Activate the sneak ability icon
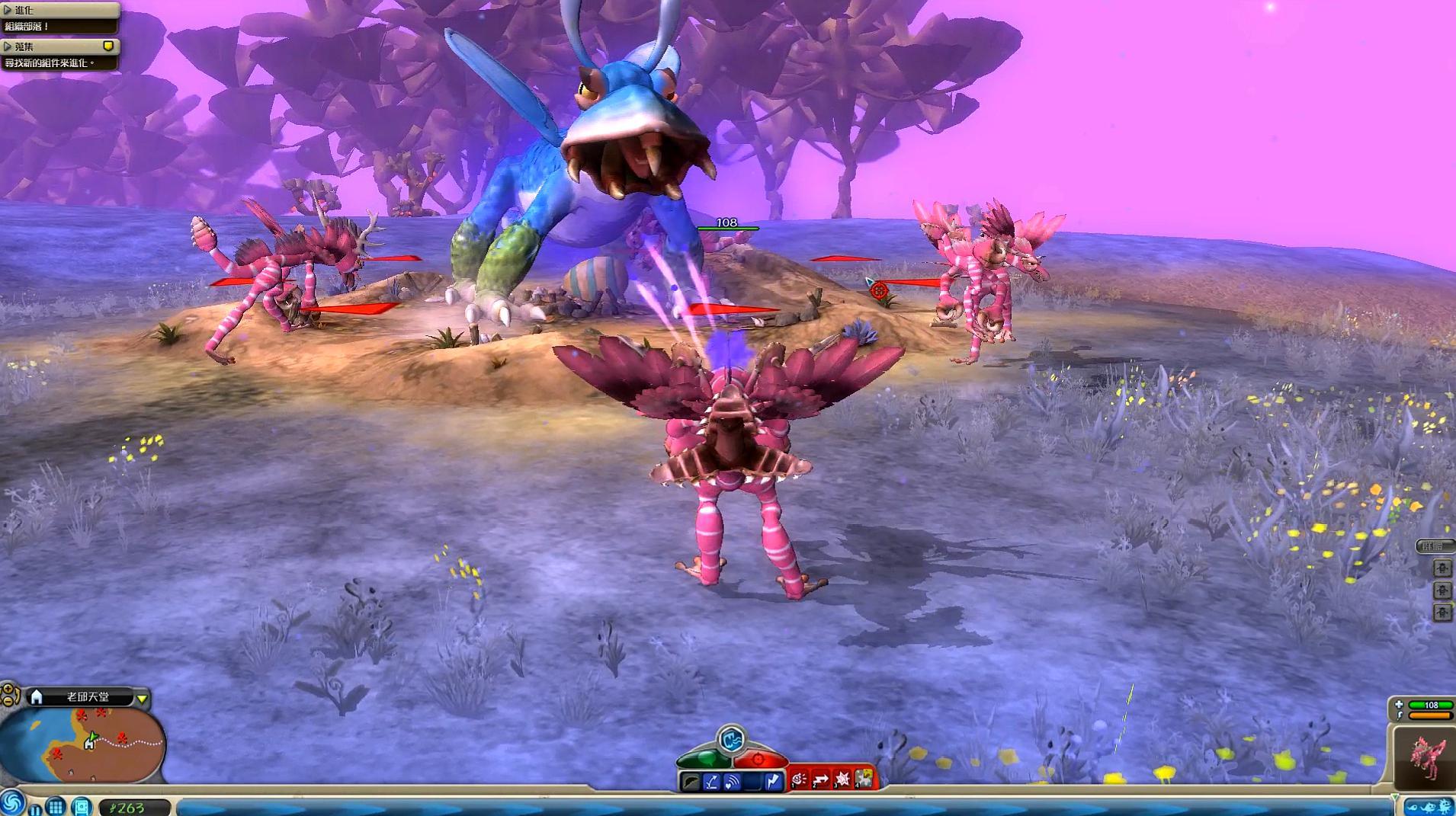Image resolution: width=1456 pixels, height=816 pixels. point(691,781)
